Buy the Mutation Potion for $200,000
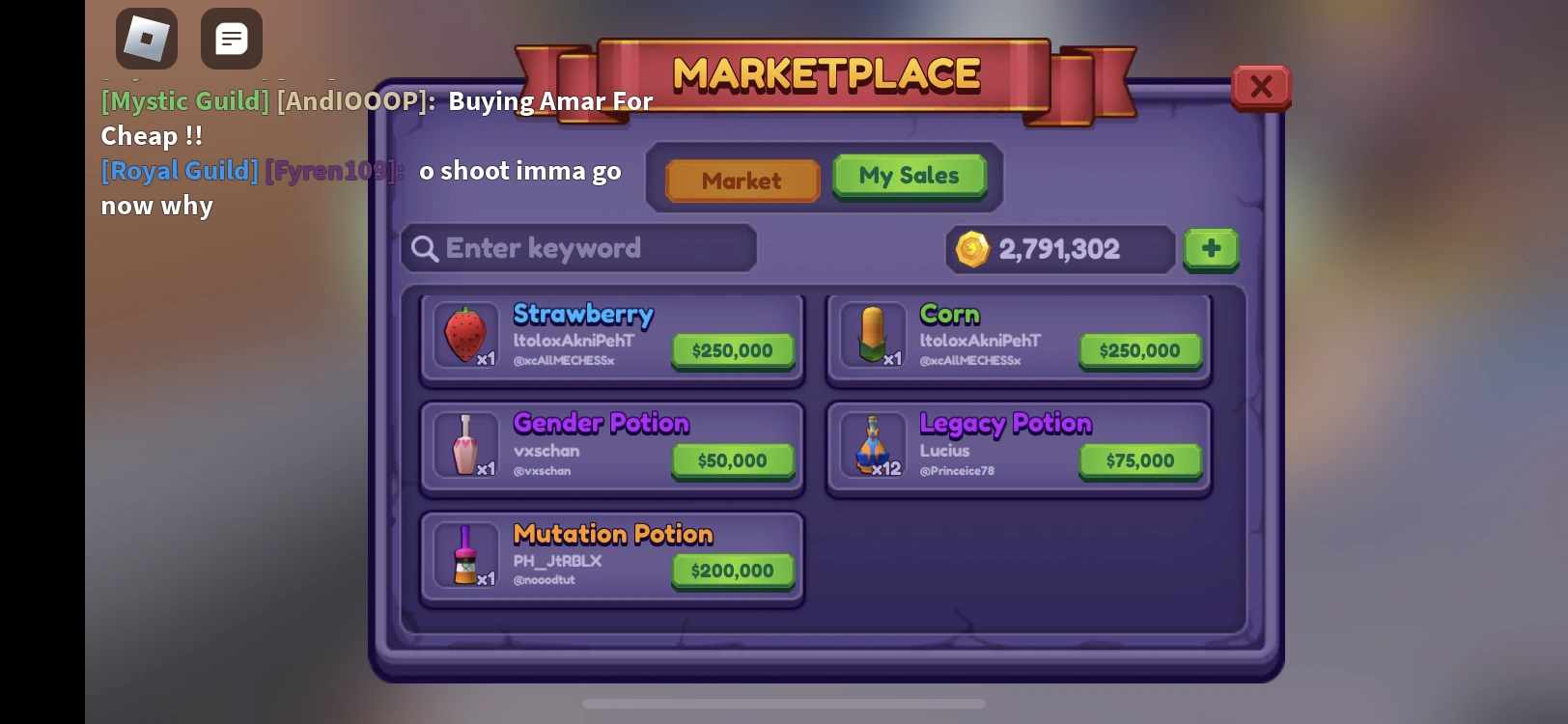Viewport: 1568px width, 724px height. [732, 571]
